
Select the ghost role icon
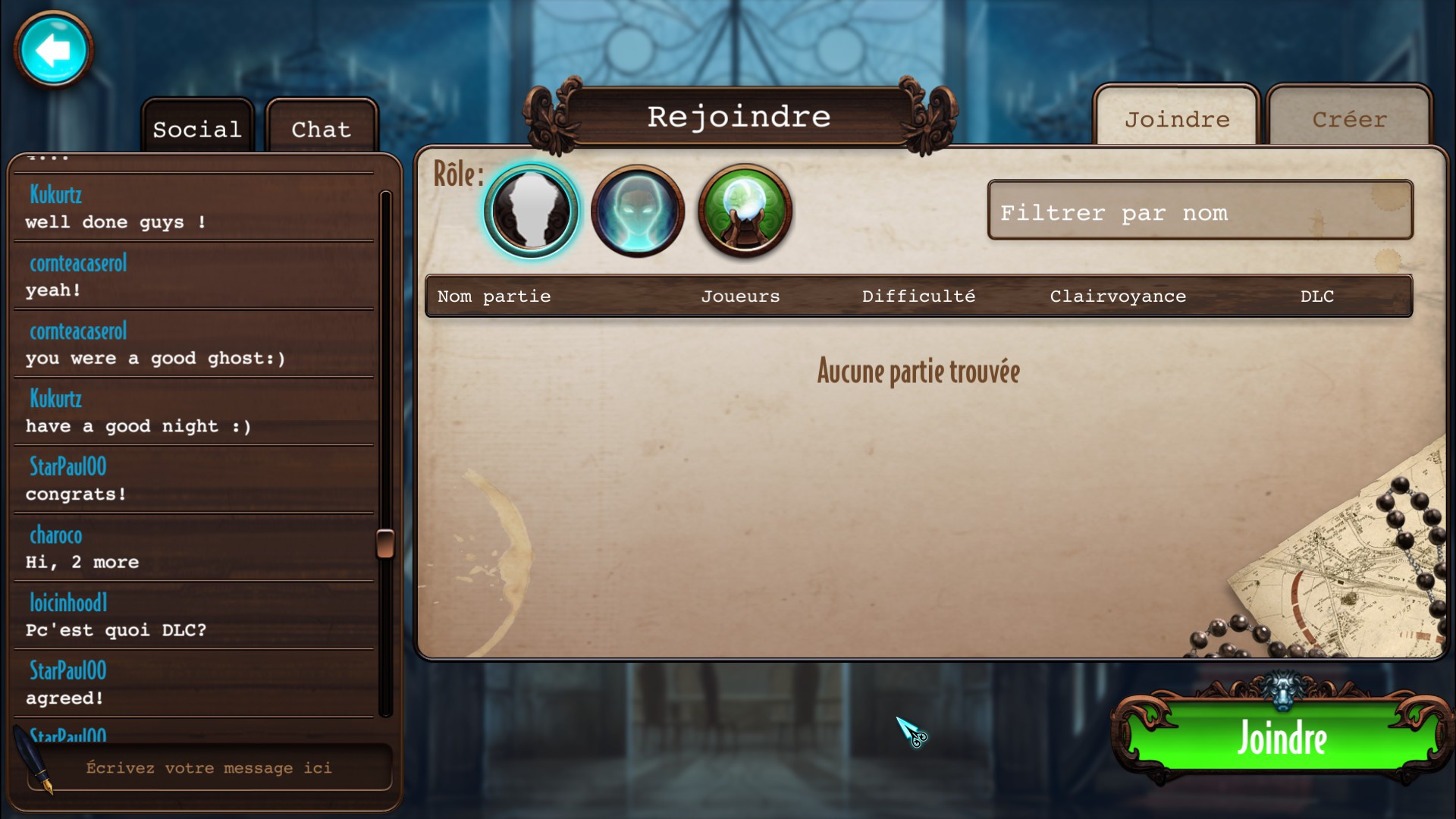[x=638, y=211]
